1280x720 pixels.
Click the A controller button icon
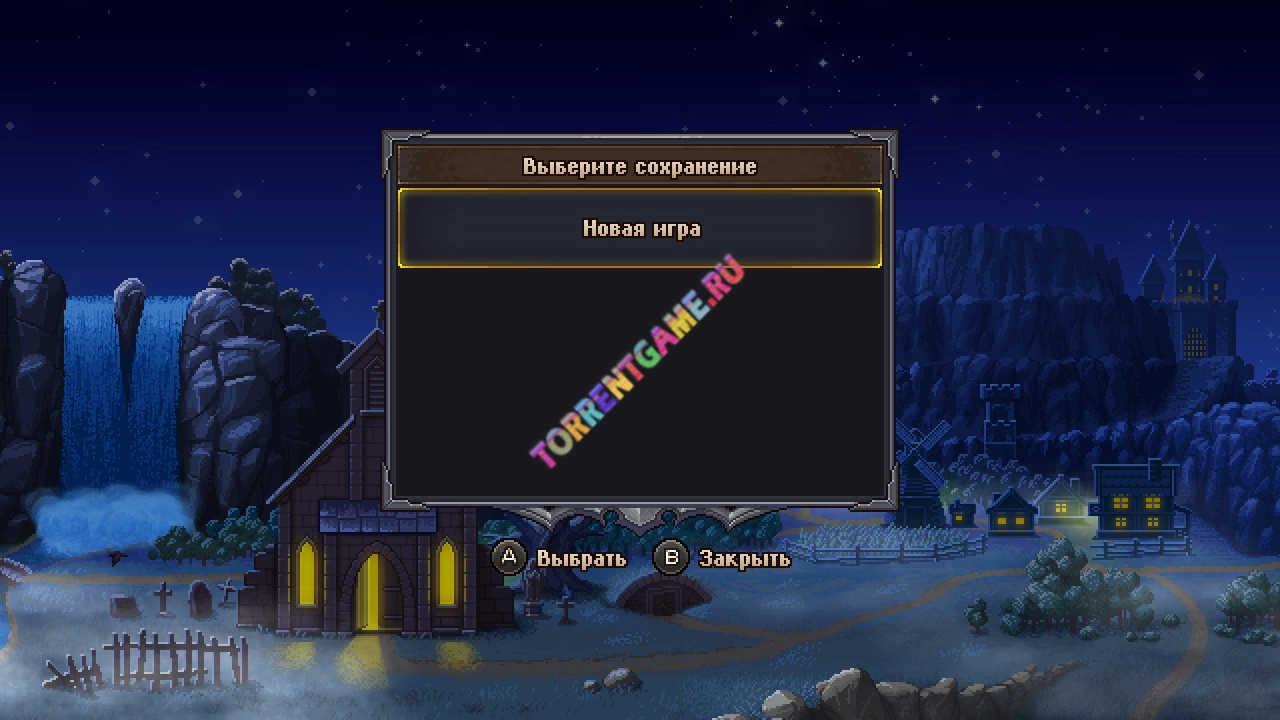click(511, 558)
